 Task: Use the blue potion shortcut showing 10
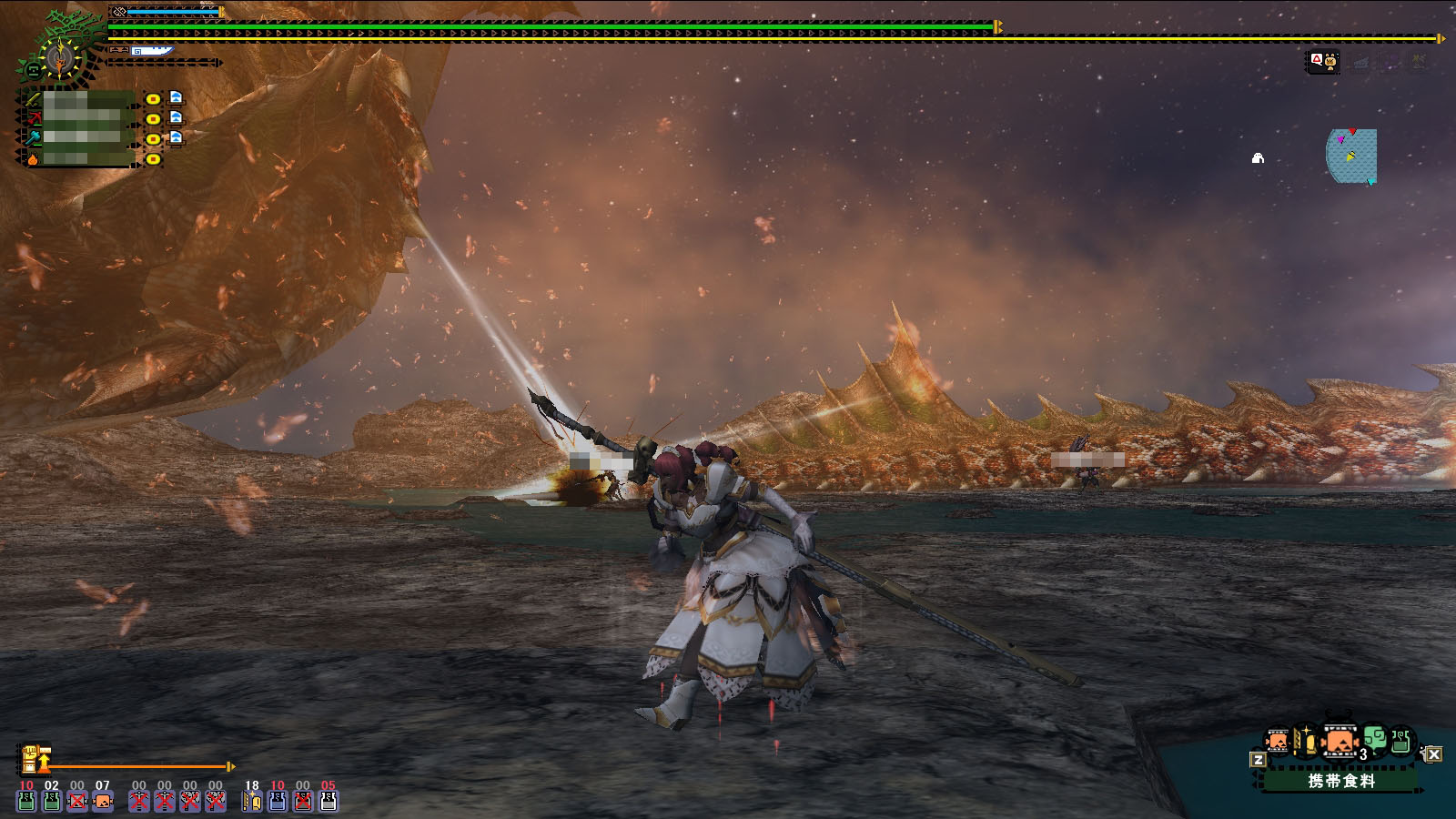[x=277, y=800]
